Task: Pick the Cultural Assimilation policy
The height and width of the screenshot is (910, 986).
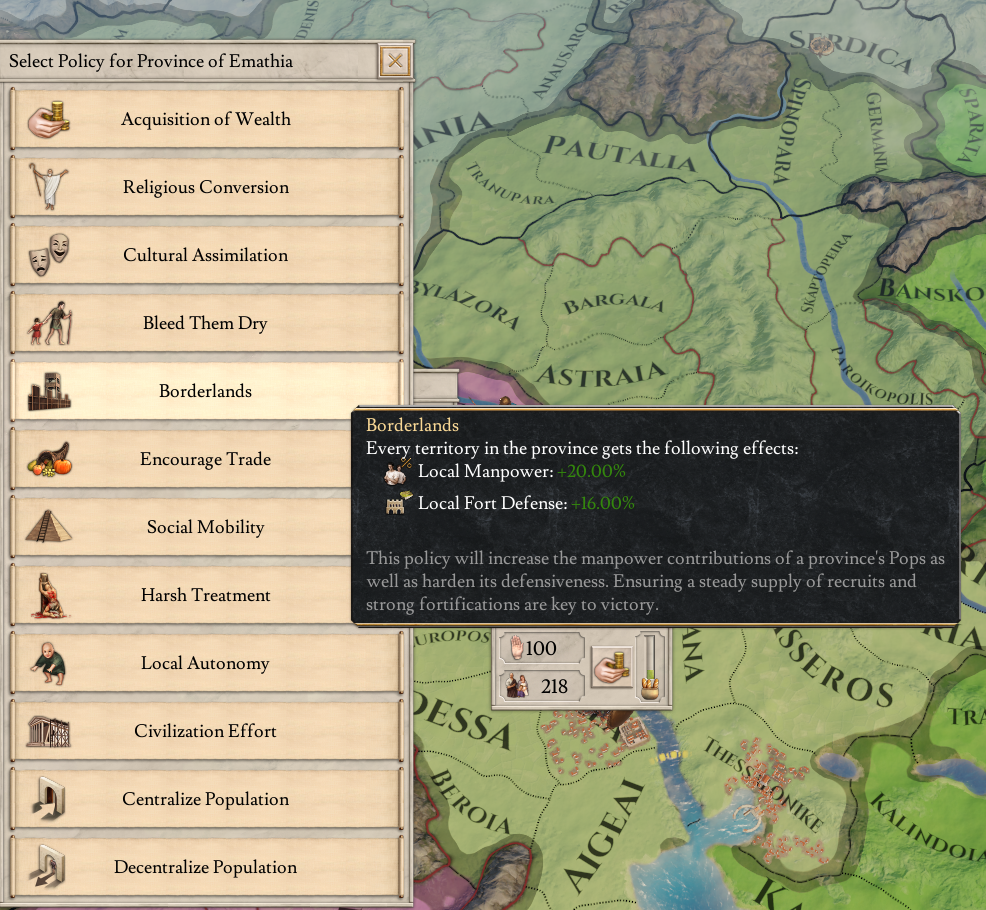Action: pos(206,256)
